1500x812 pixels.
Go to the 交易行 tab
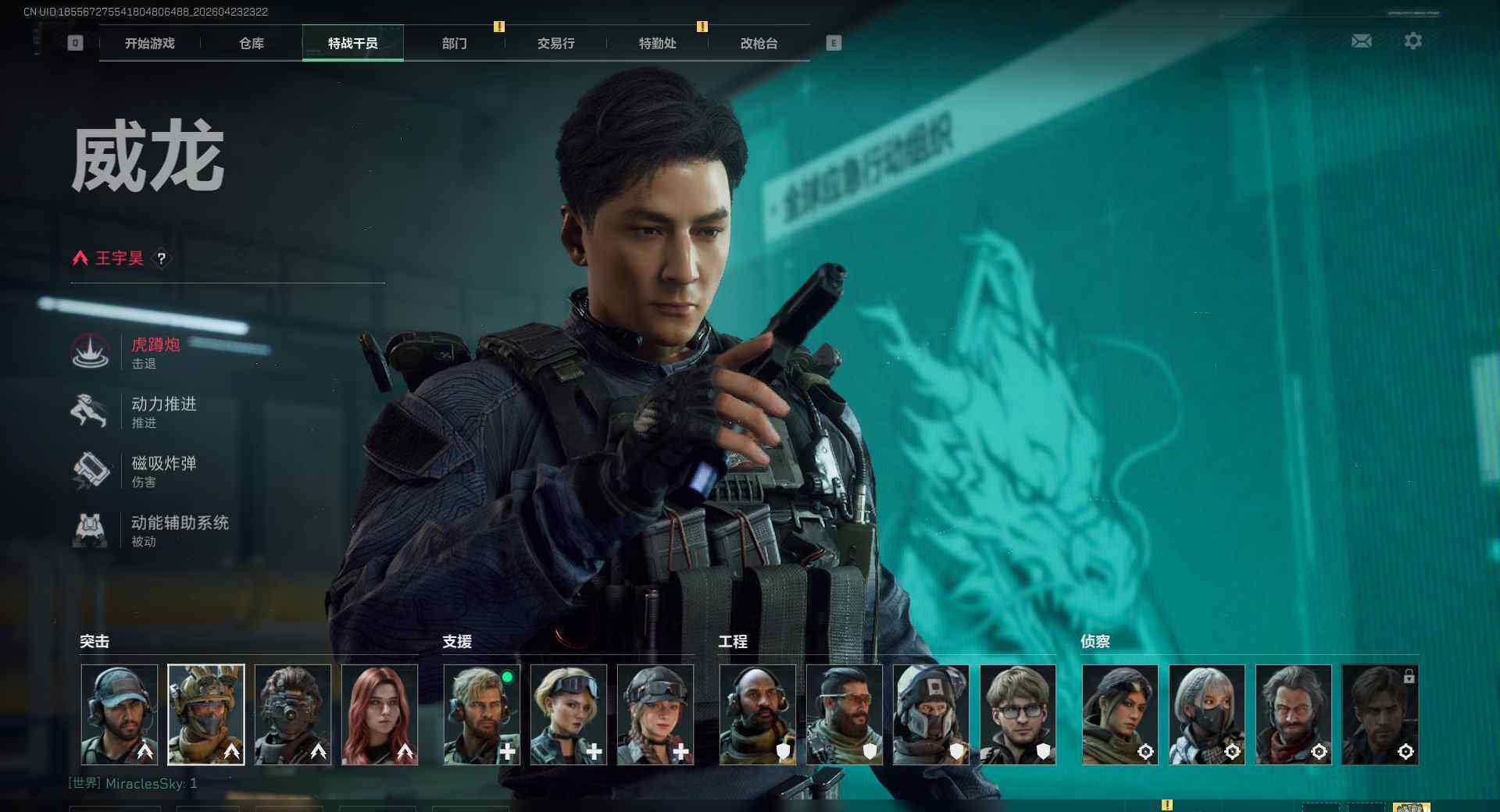(556, 44)
